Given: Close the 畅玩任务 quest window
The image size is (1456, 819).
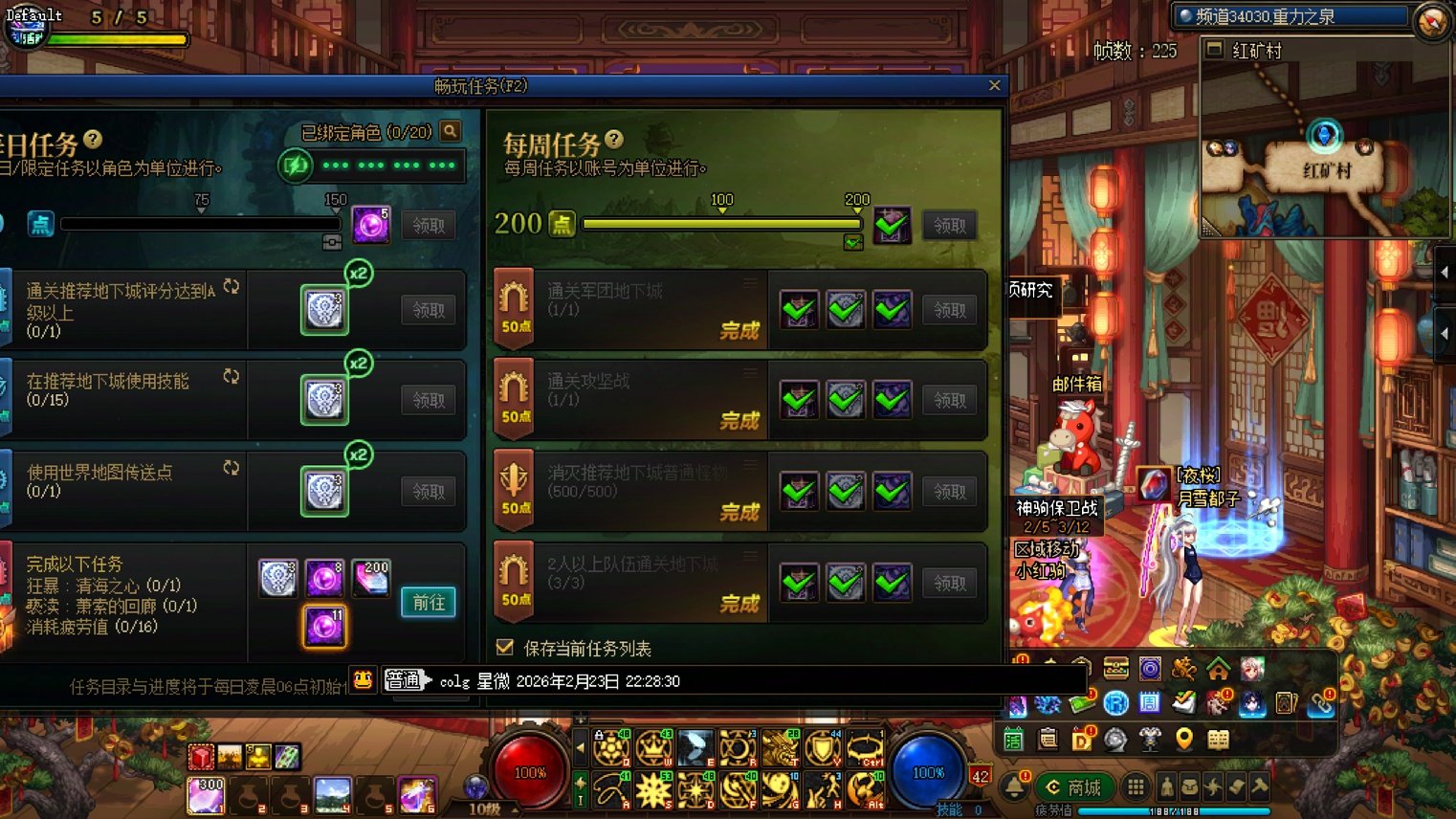Looking at the screenshot, I should pos(994,86).
